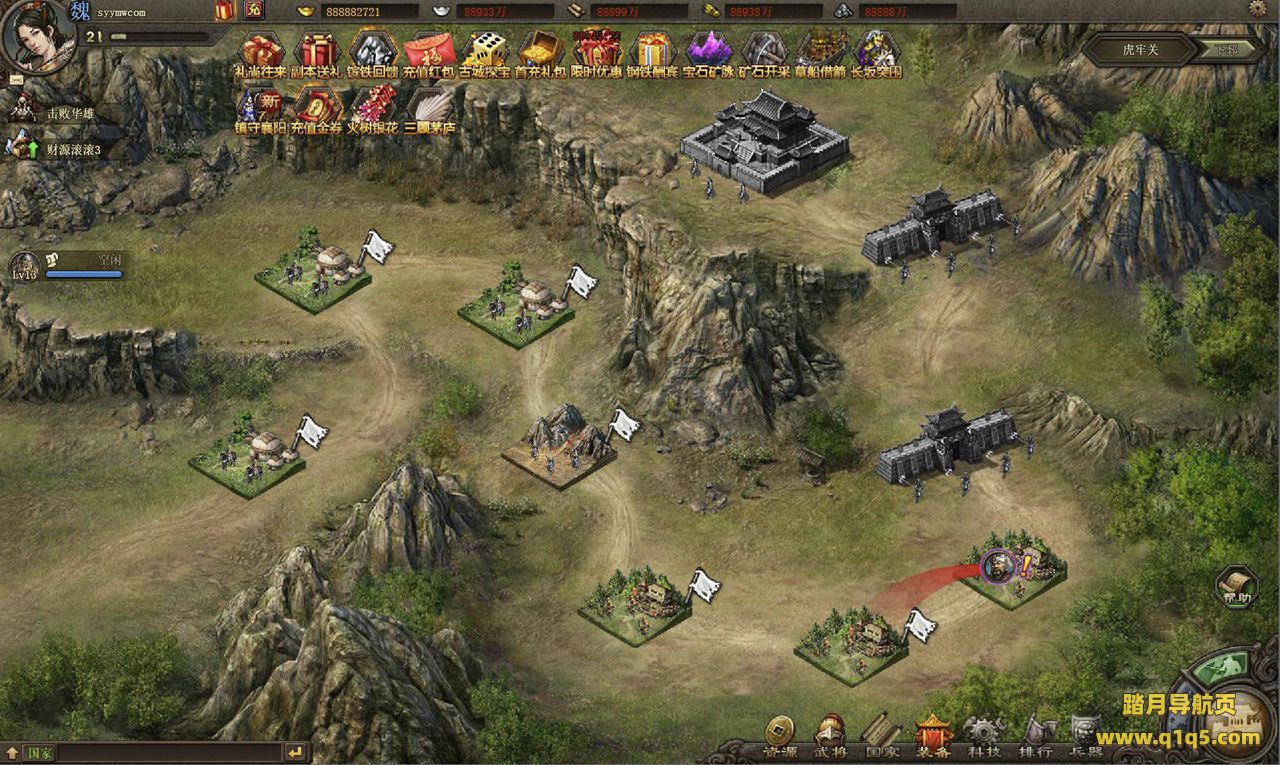
Task: Click the player portrait avatar
Action: point(33,35)
